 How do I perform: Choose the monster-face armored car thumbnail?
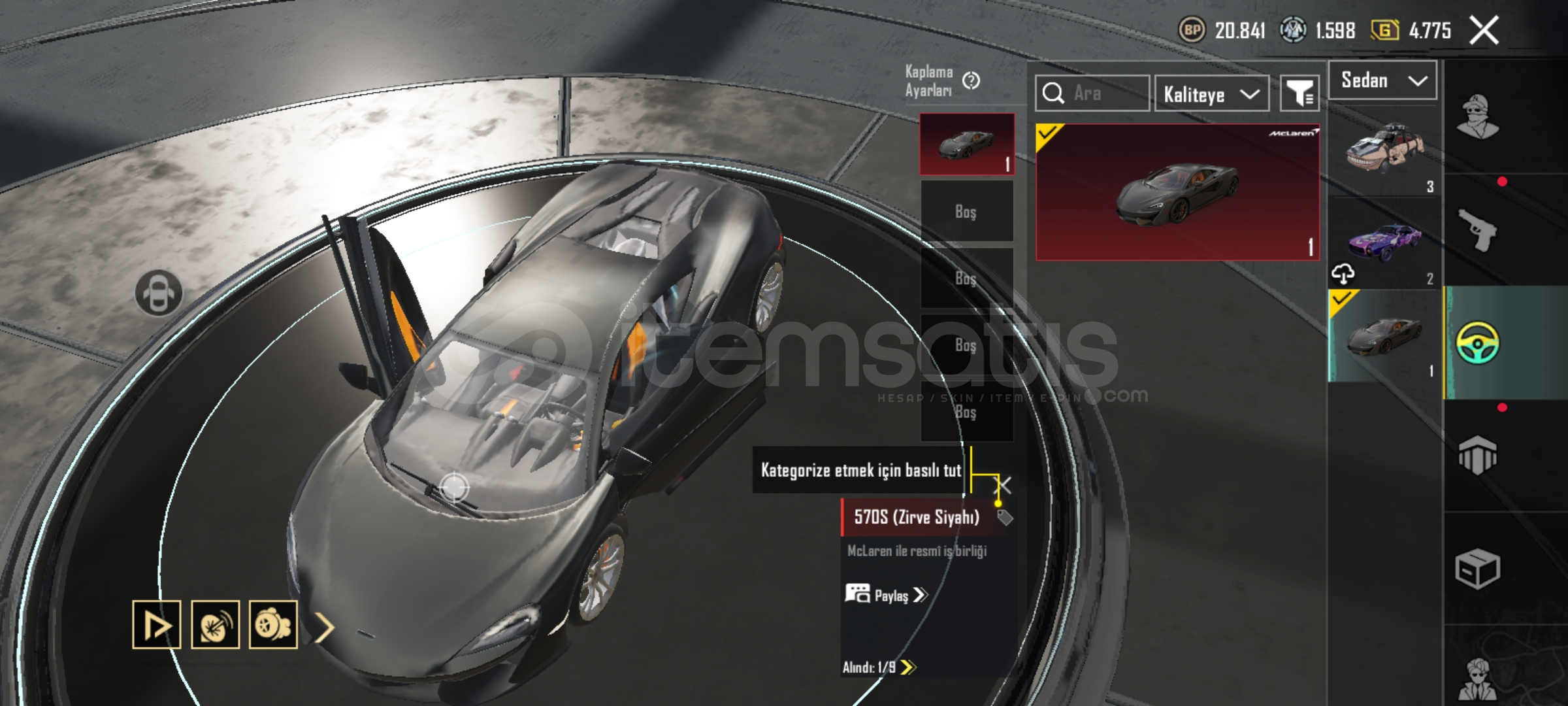(x=1384, y=153)
